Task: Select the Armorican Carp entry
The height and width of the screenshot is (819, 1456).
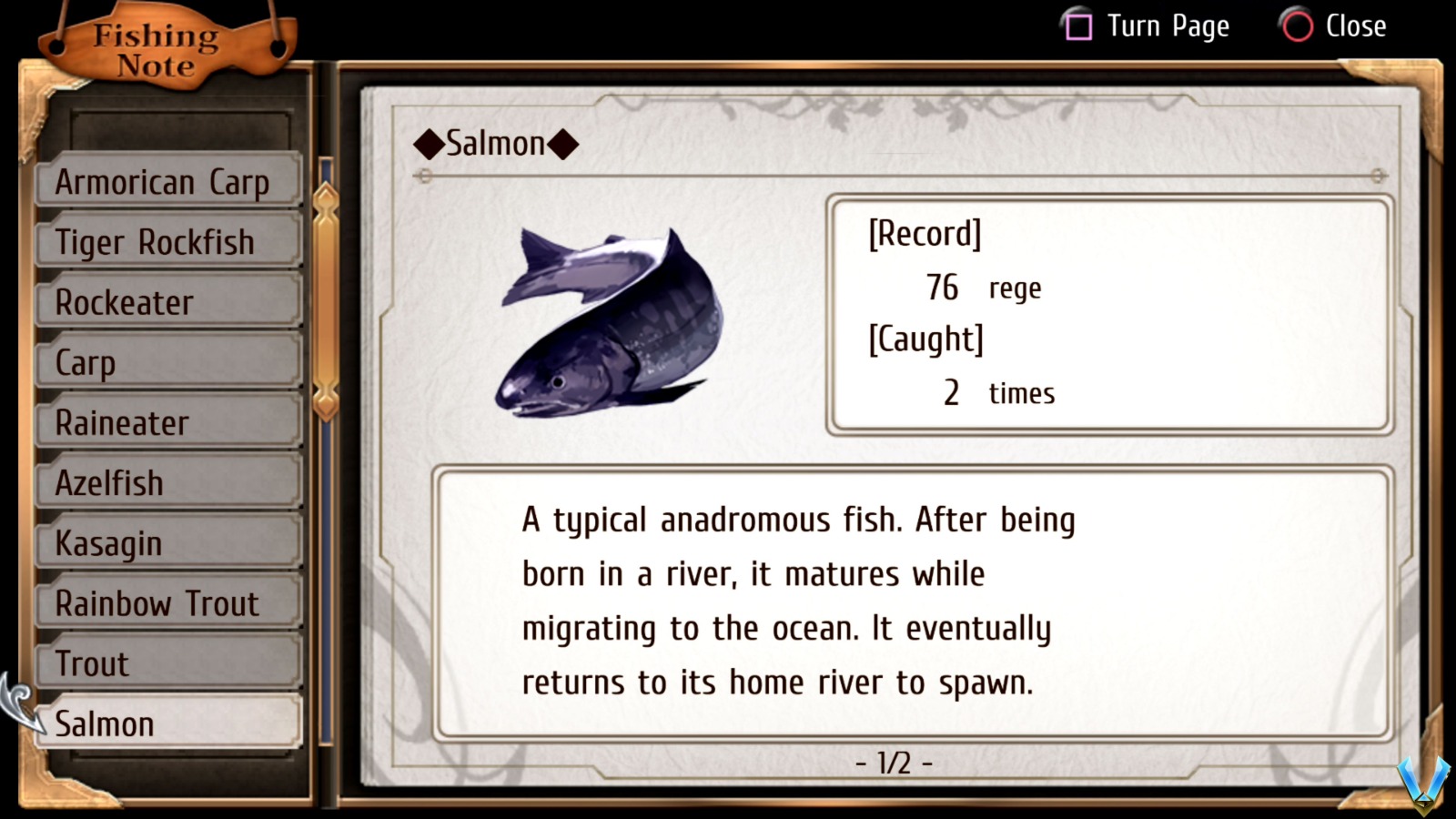Action: (167, 181)
